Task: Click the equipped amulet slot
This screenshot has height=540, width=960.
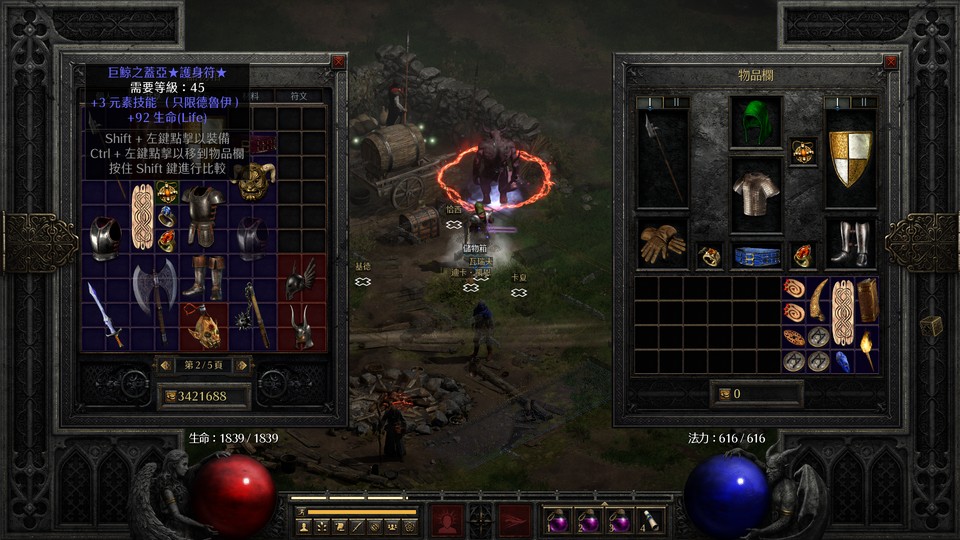Action: click(802, 151)
